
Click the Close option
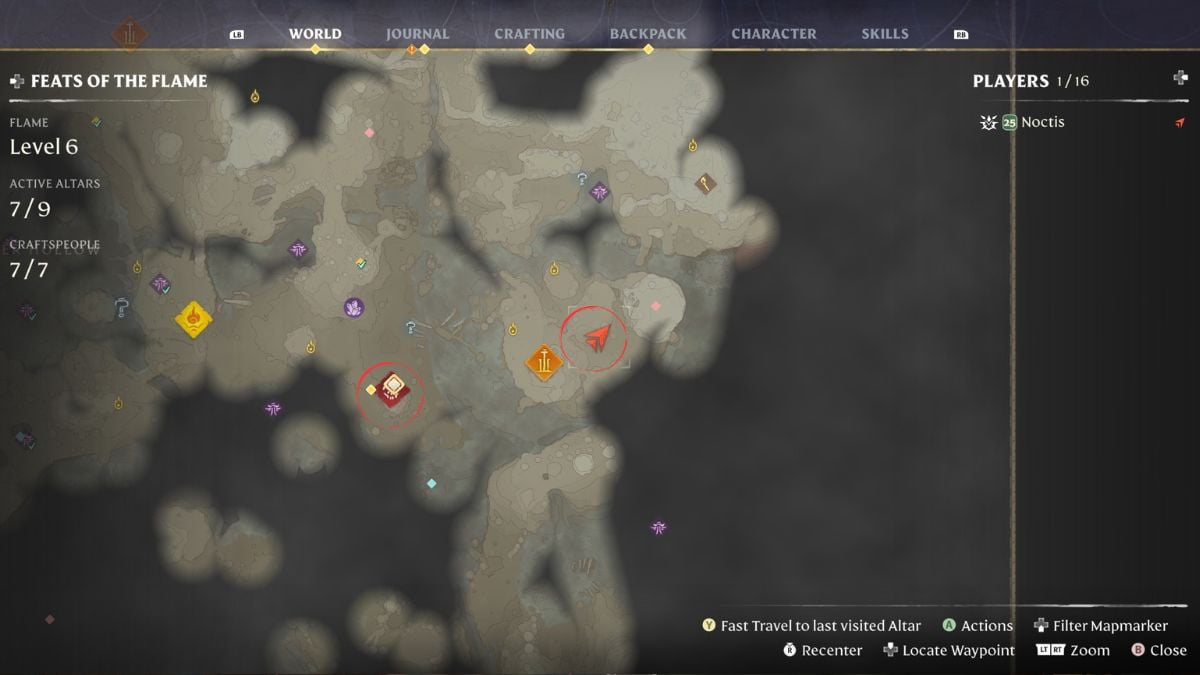click(1158, 650)
